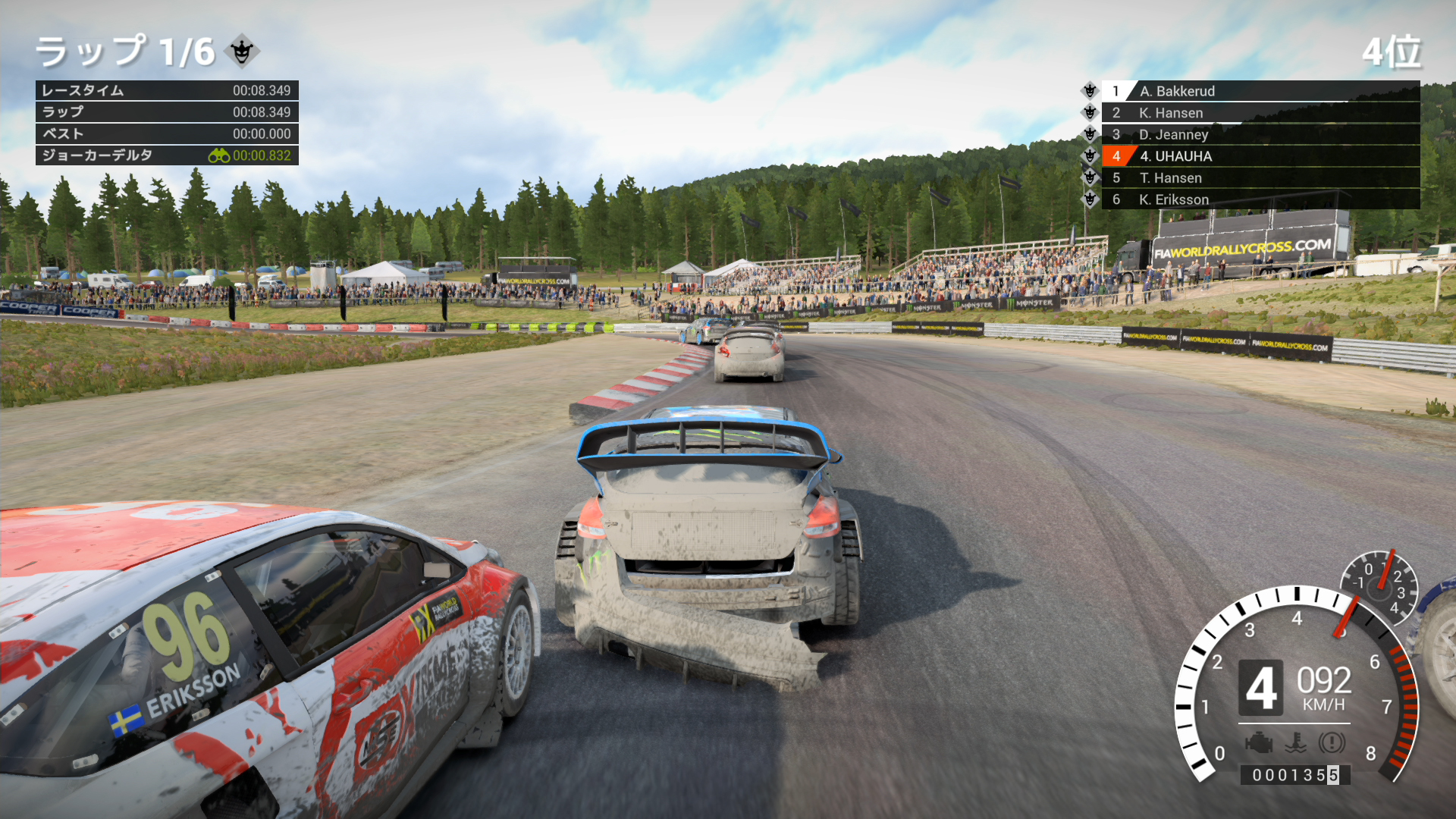Choose D. Jeanney in the race standings
1456x819 pixels.
(x=1259, y=134)
